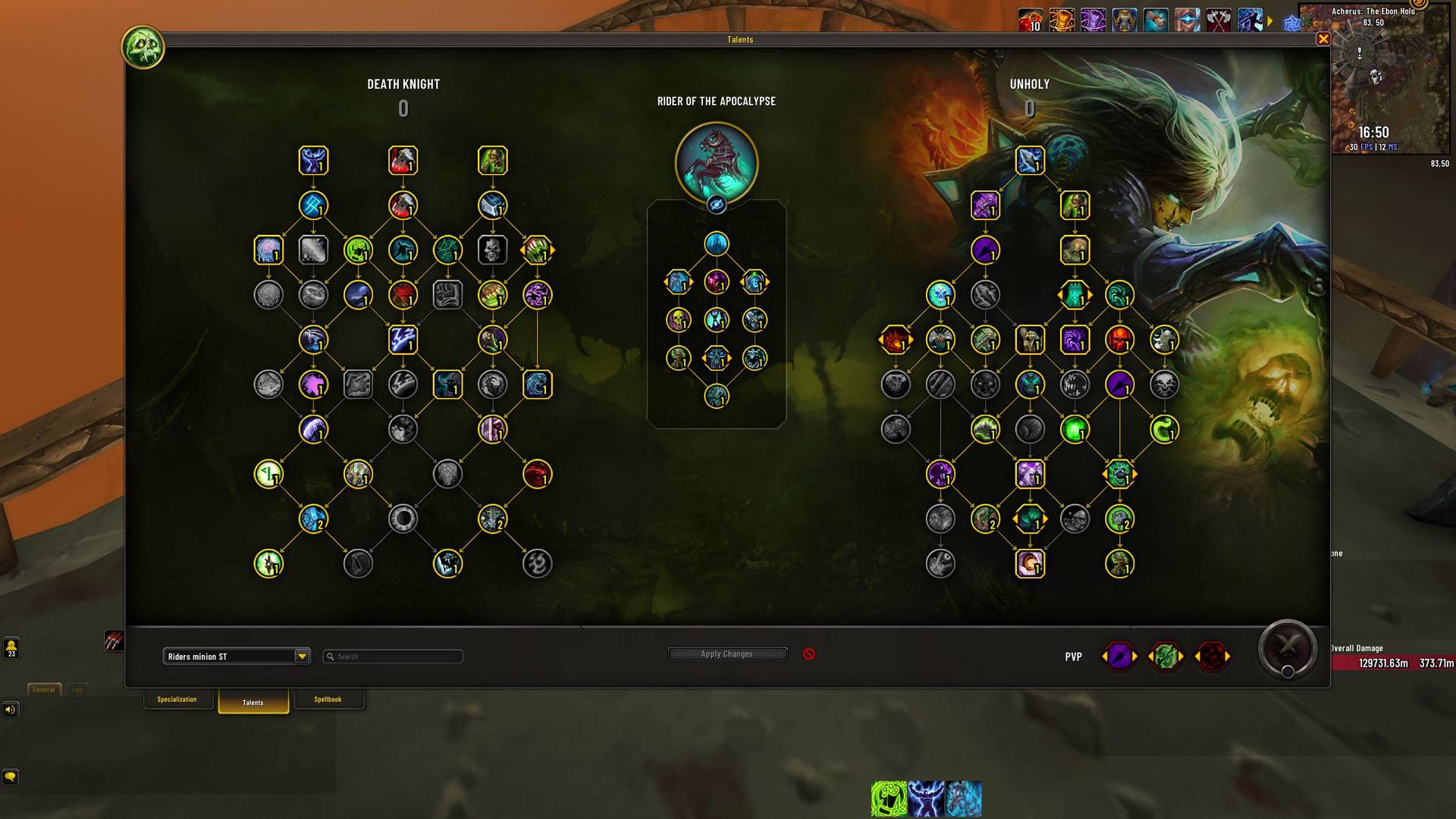Screen dimensions: 1456x819
Task: Click the green Death Knight skull emblem
Action: click(x=143, y=47)
